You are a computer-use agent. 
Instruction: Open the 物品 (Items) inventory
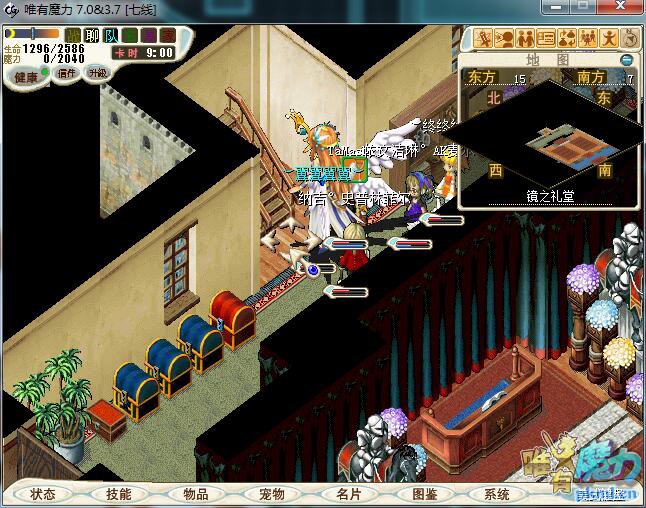[196, 494]
